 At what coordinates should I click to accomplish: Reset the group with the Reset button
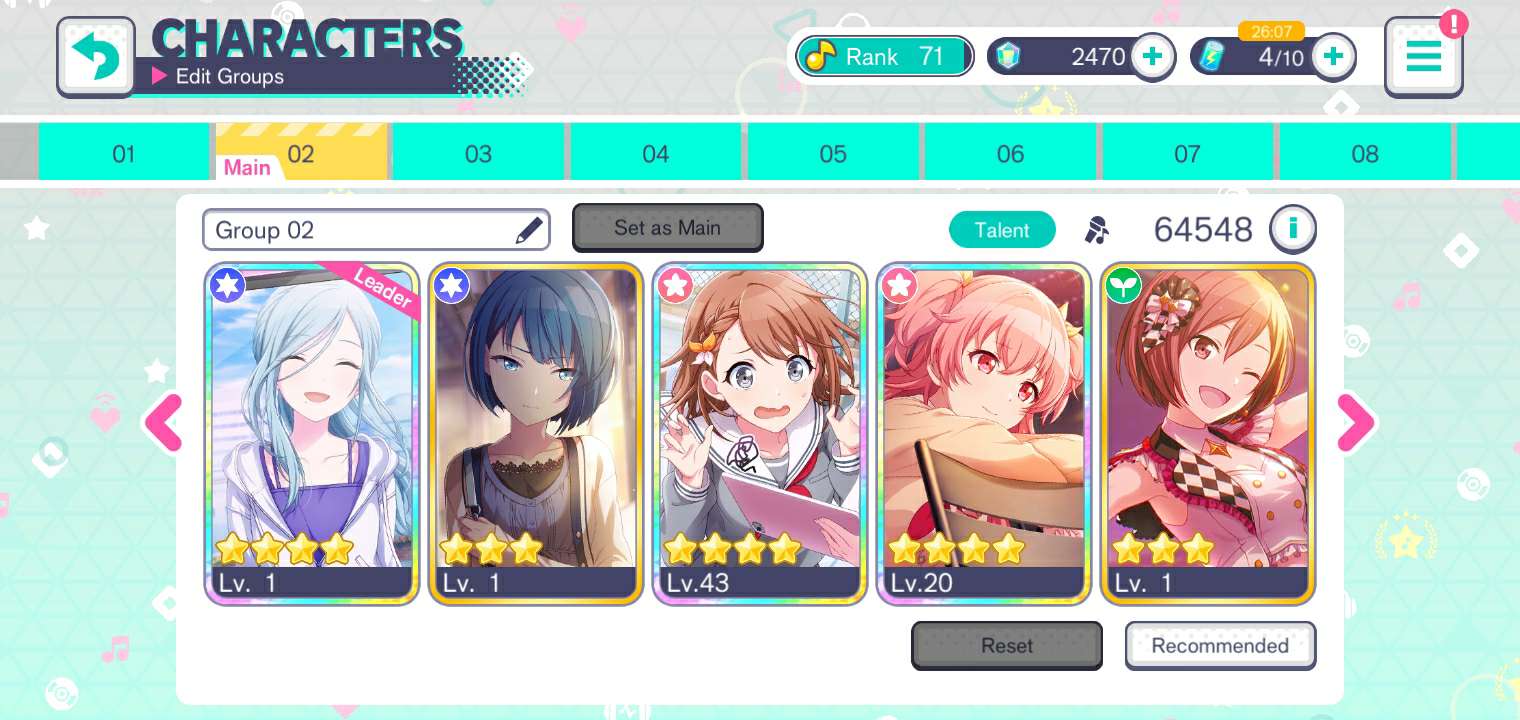(1006, 646)
